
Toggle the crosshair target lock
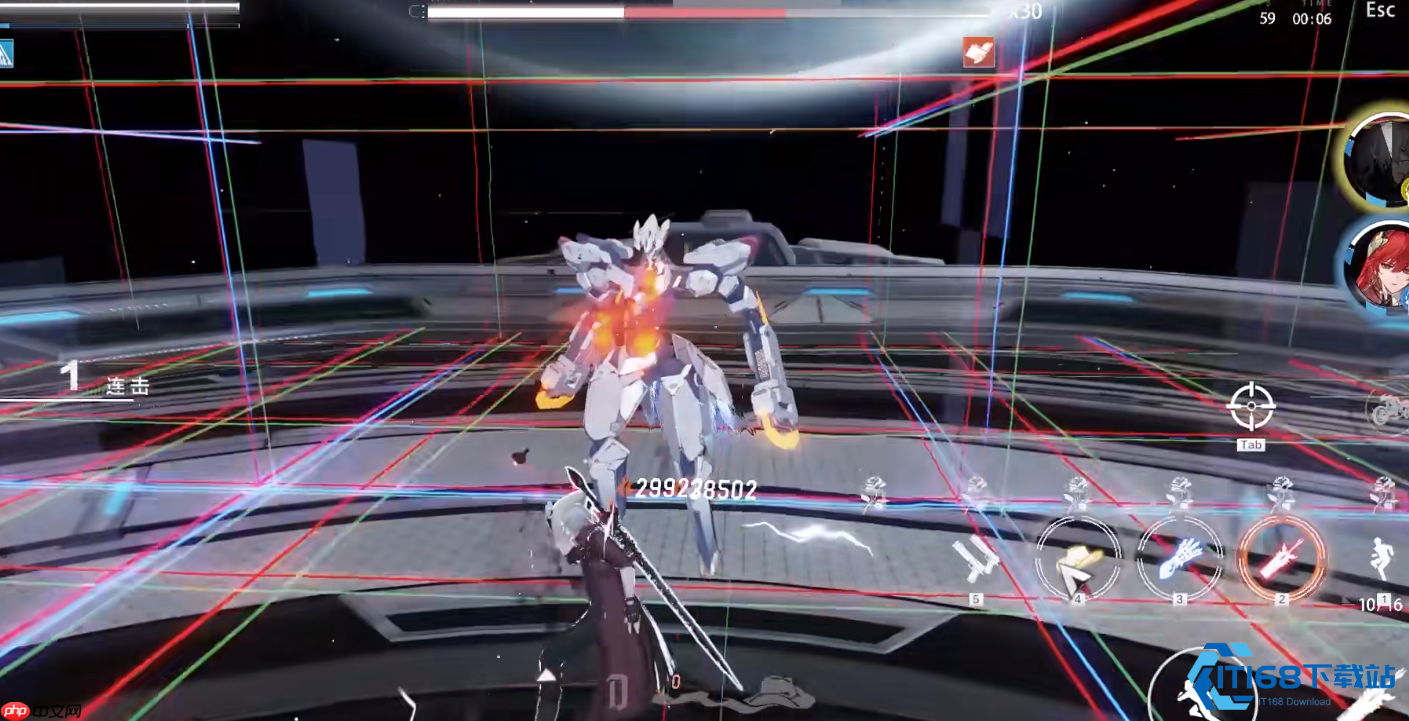pyautogui.click(x=1251, y=407)
